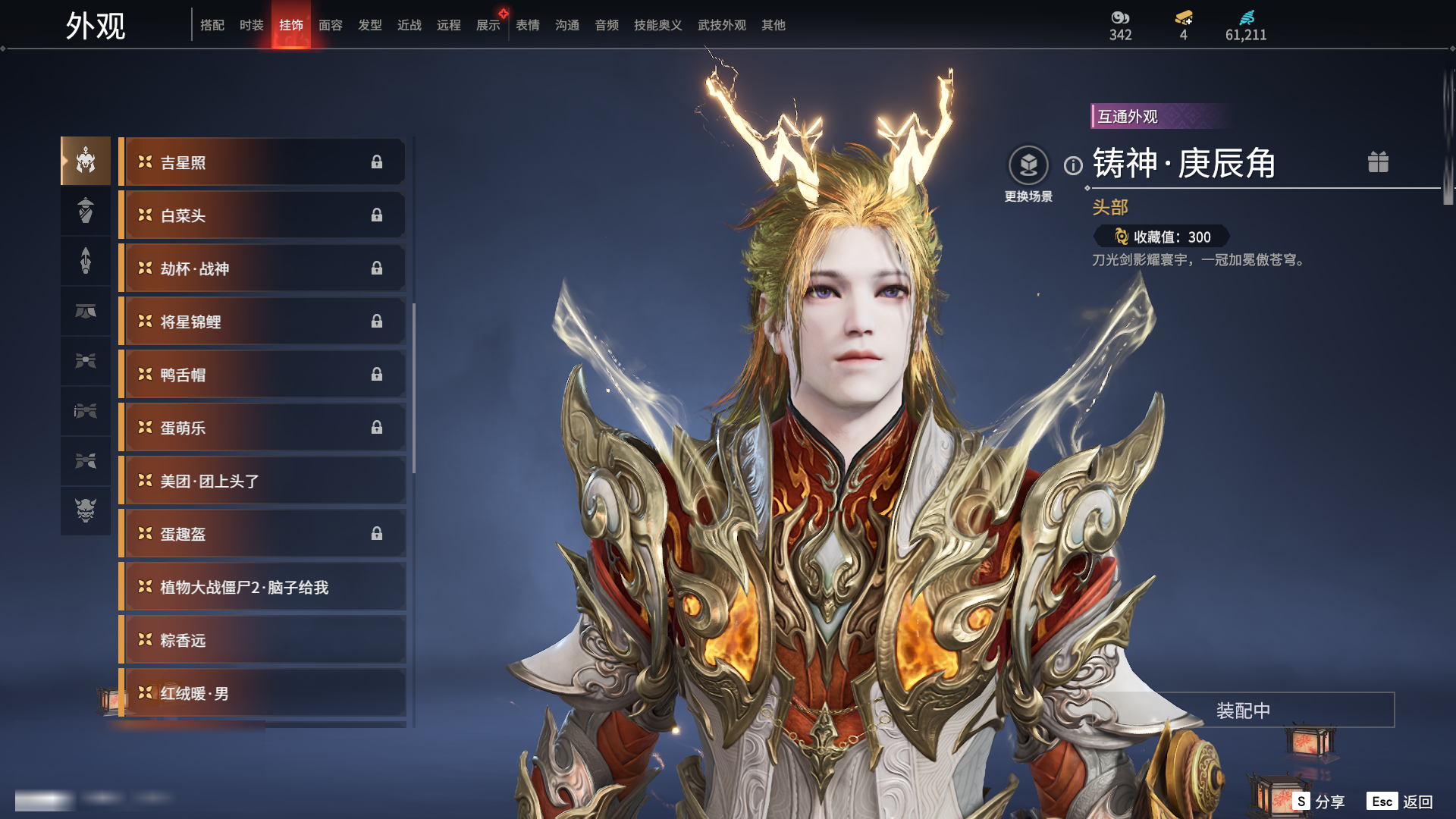
Task: Select the 吉星照 accessory
Action: pyautogui.click(x=262, y=162)
